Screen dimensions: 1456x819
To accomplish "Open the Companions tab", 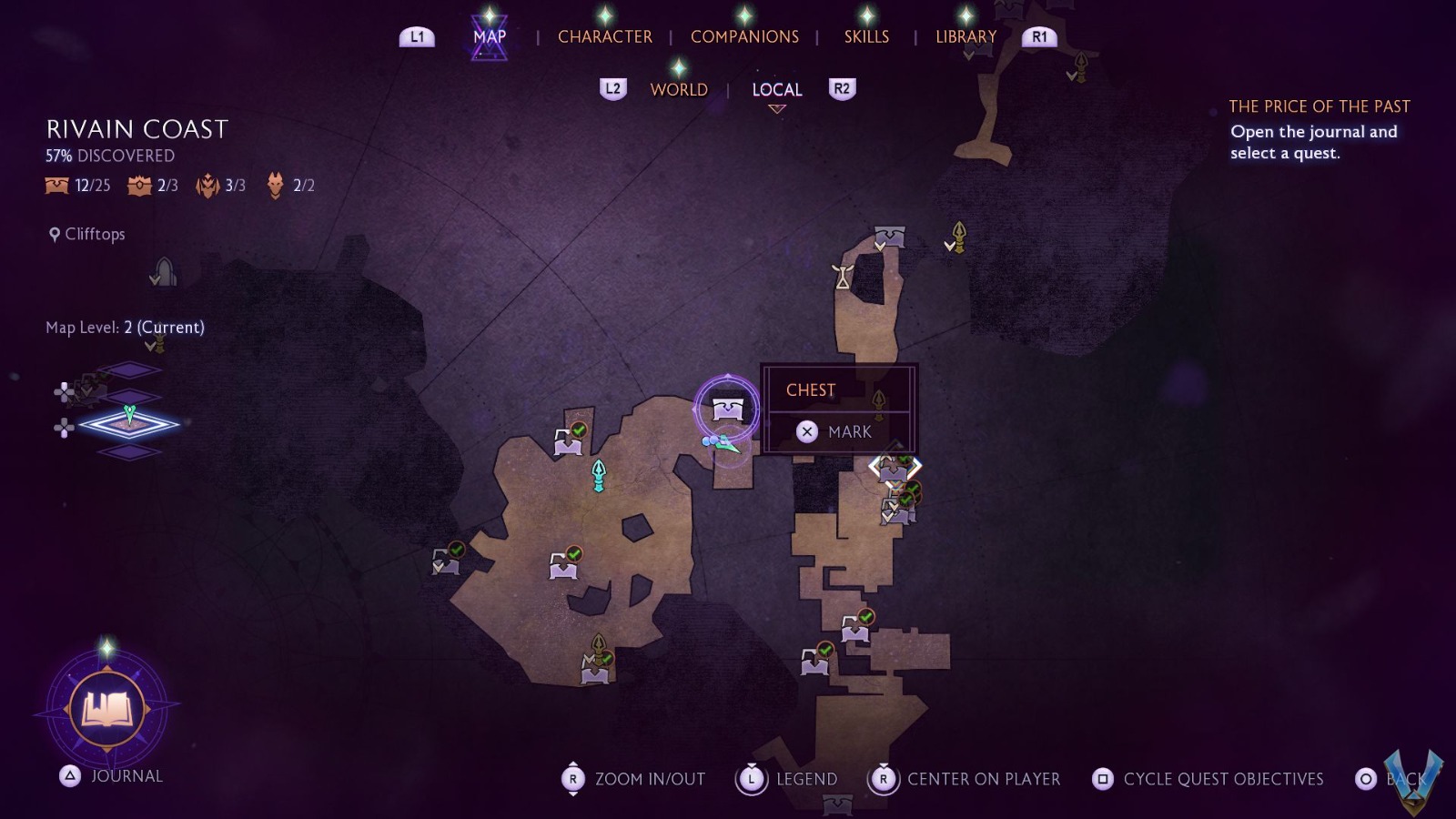I will pos(744,36).
